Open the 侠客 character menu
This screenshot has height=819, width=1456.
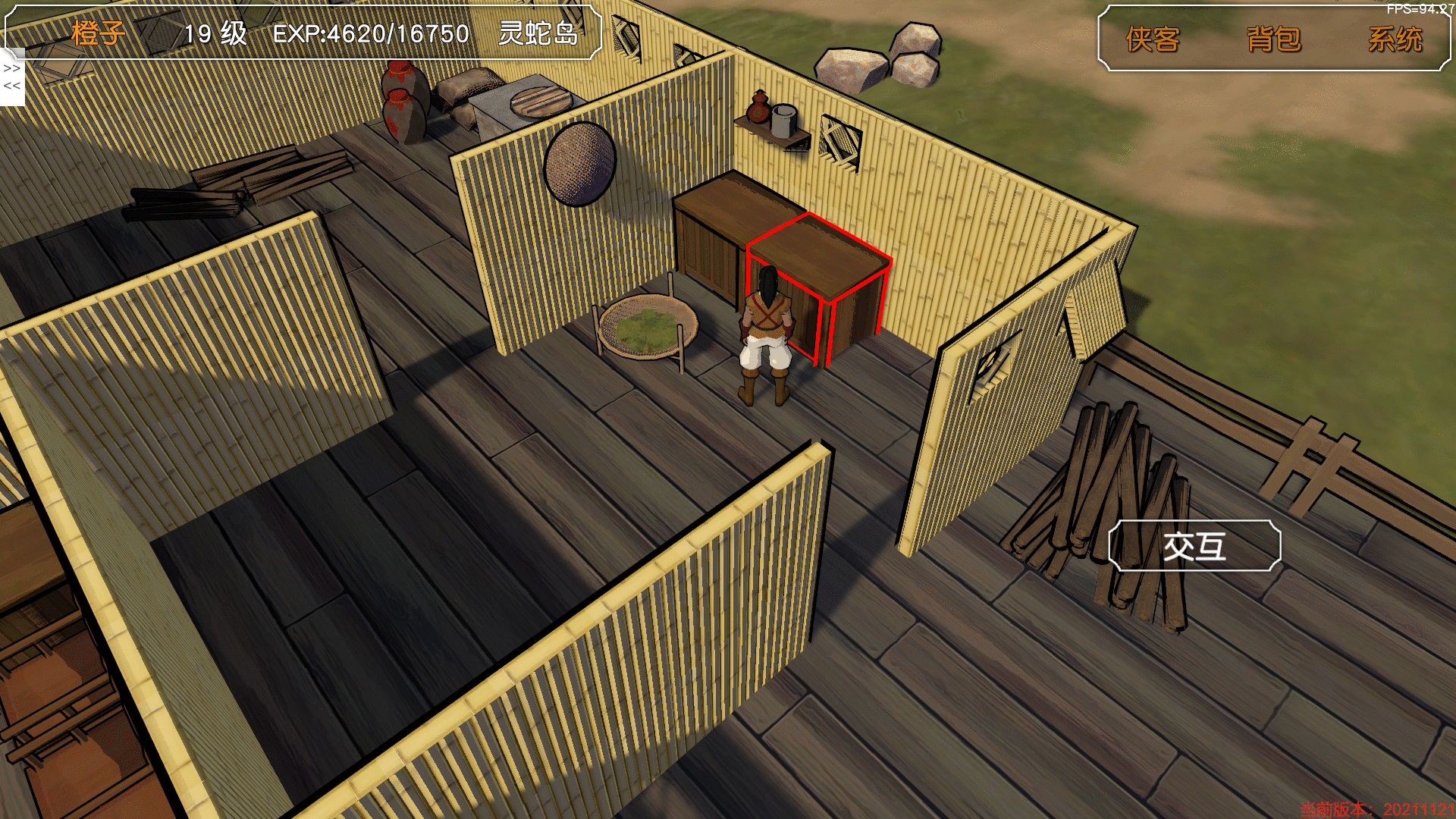1153,39
